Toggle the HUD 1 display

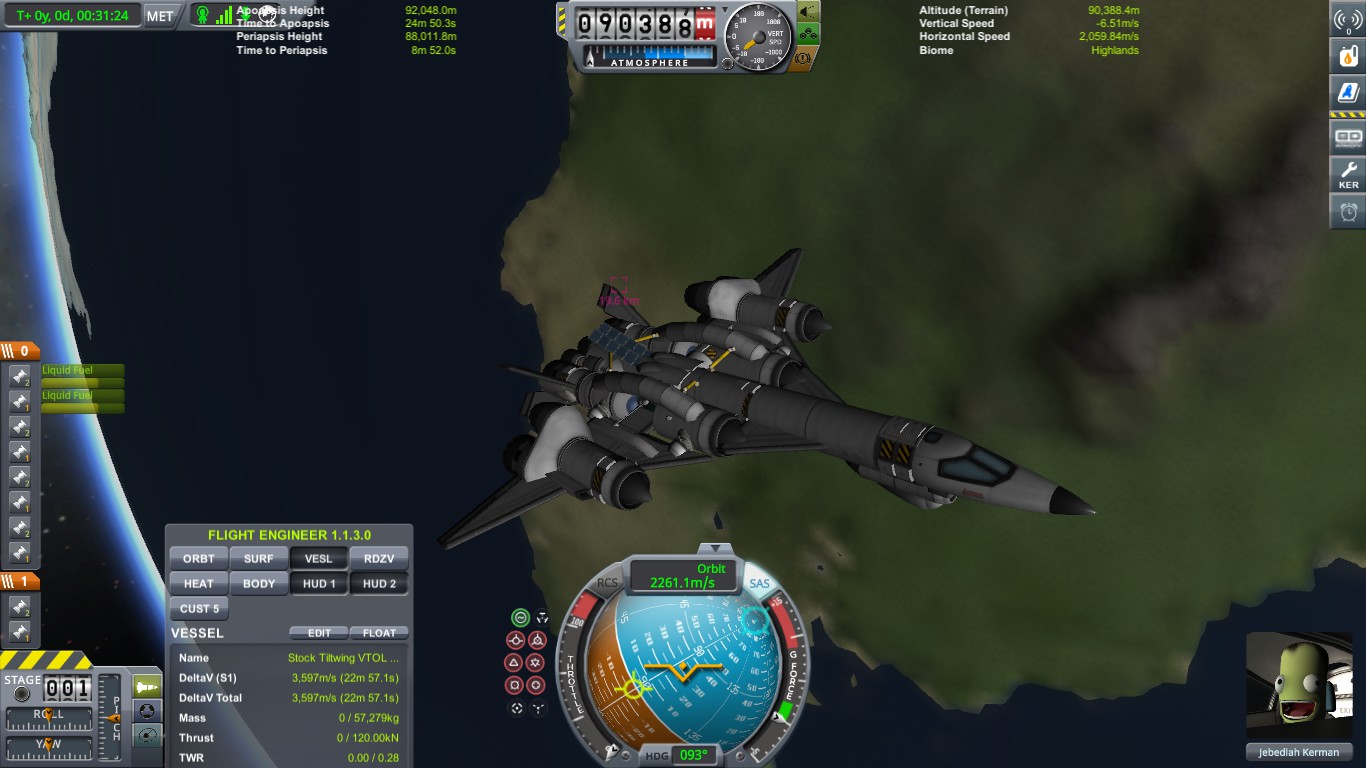tap(319, 584)
